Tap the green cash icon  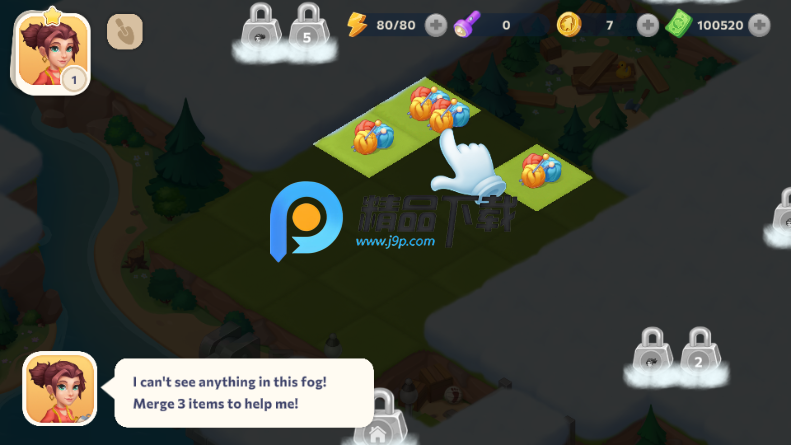pyautogui.click(x=679, y=24)
